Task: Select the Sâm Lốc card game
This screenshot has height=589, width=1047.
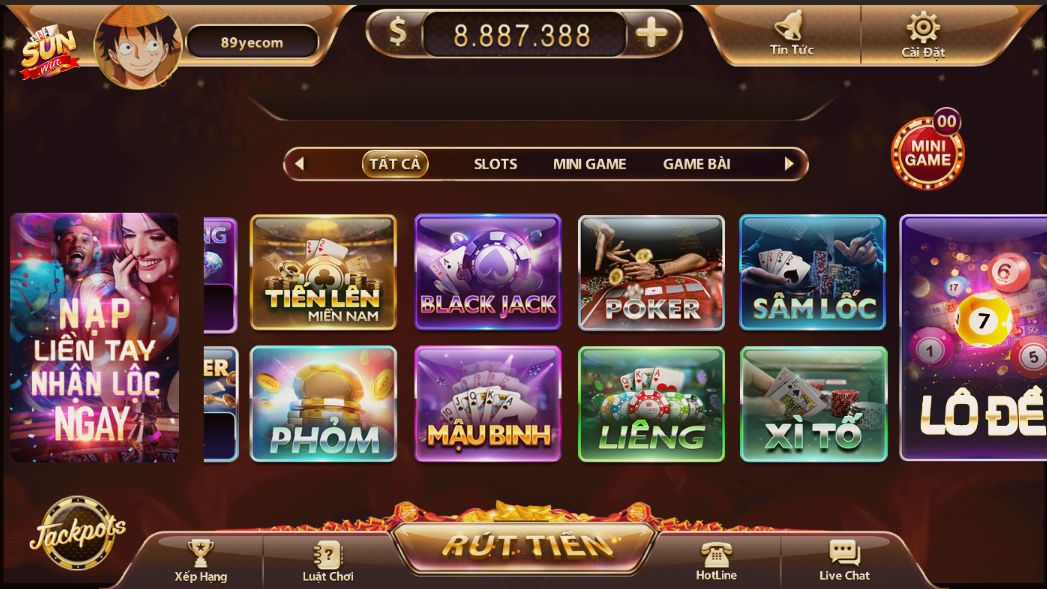Action: tap(812, 272)
